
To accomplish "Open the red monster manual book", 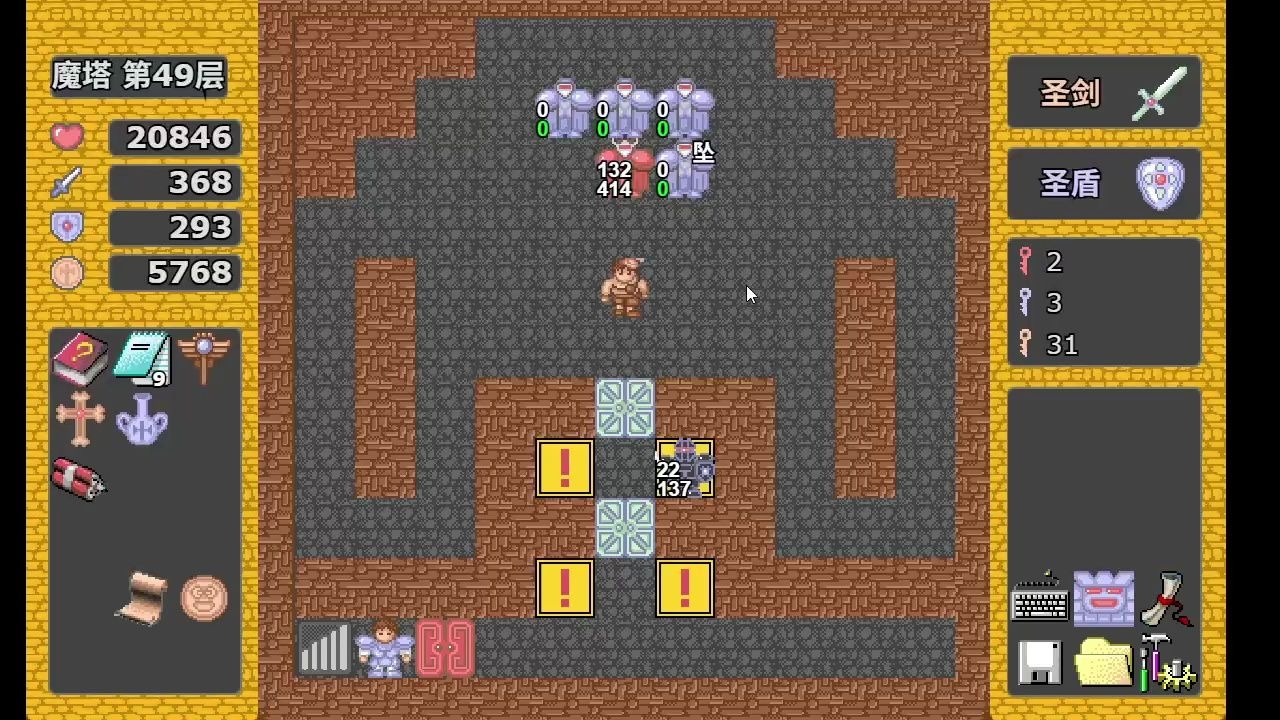I will (x=80, y=359).
